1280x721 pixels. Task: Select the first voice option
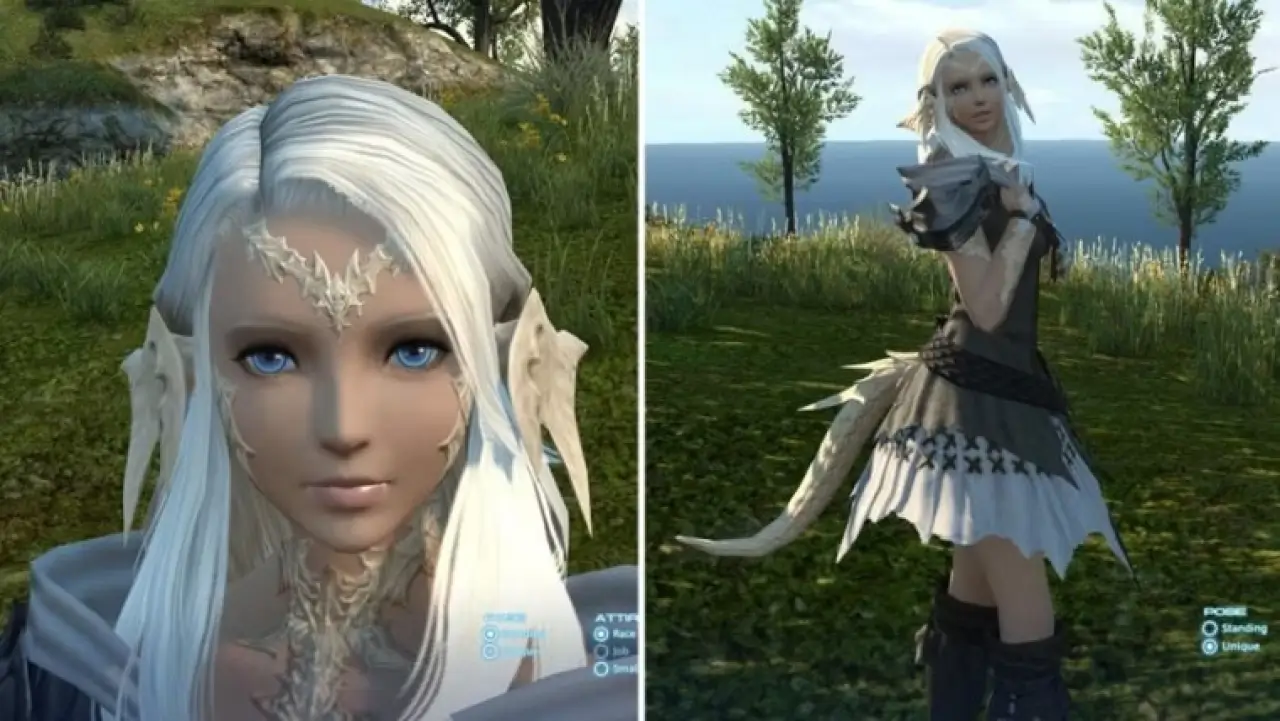click(x=490, y=634)
